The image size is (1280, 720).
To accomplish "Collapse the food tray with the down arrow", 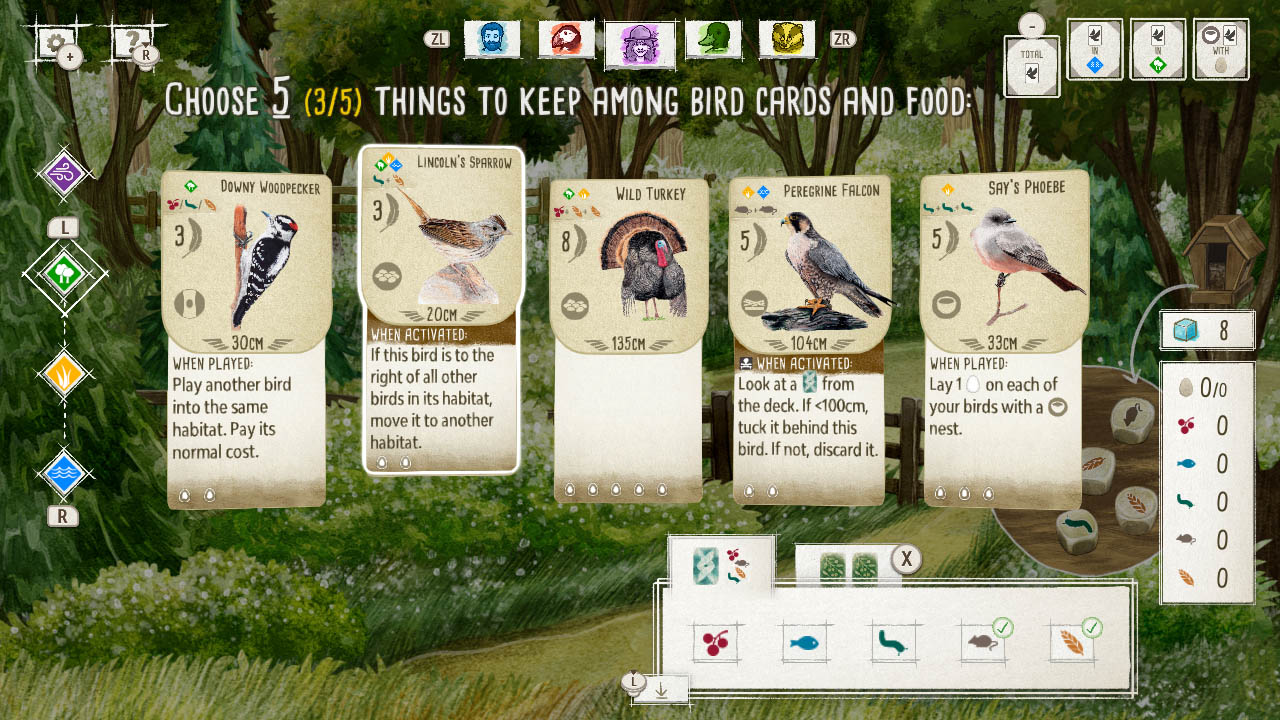I will [660, 689].
